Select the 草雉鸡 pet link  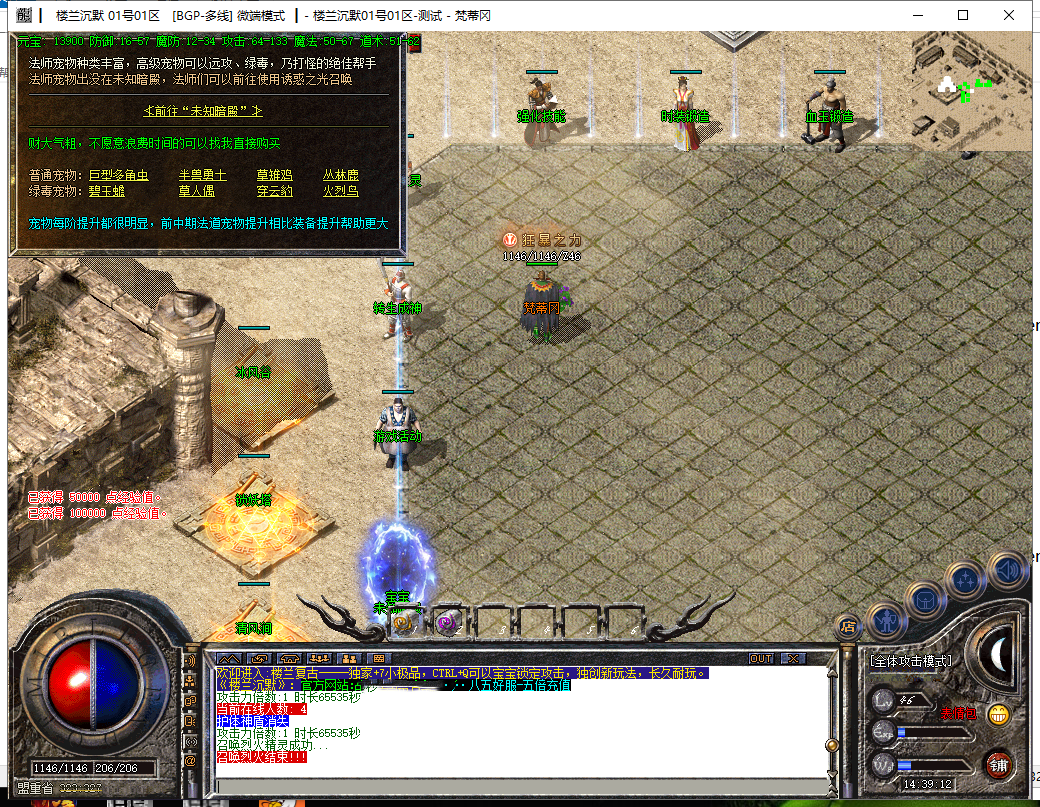click(275, 175)
